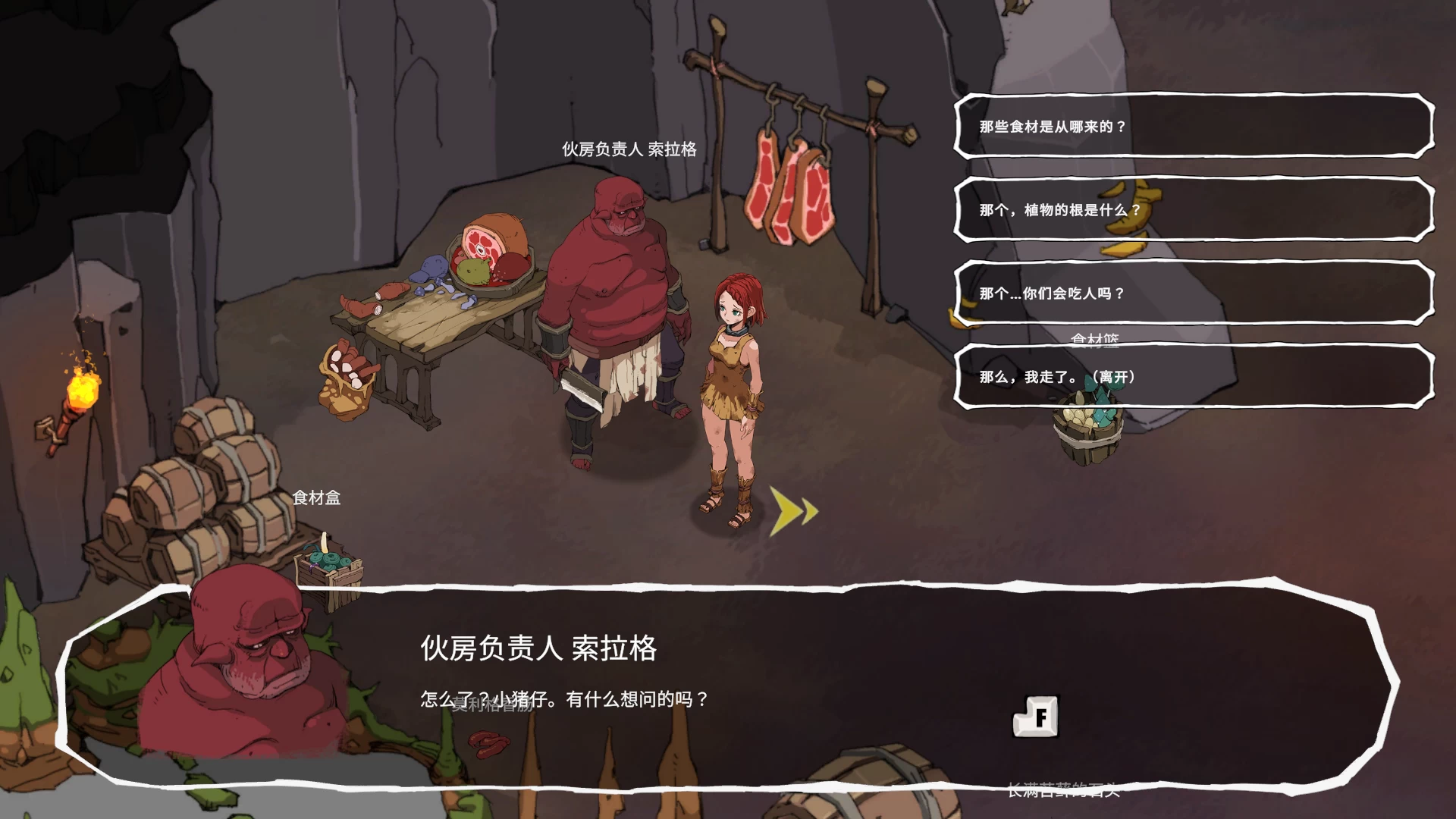This screenshot has height=819, width=1456.
Task: Leave the conversation with 那么，我走了。(离开)
Action: 1193,377
